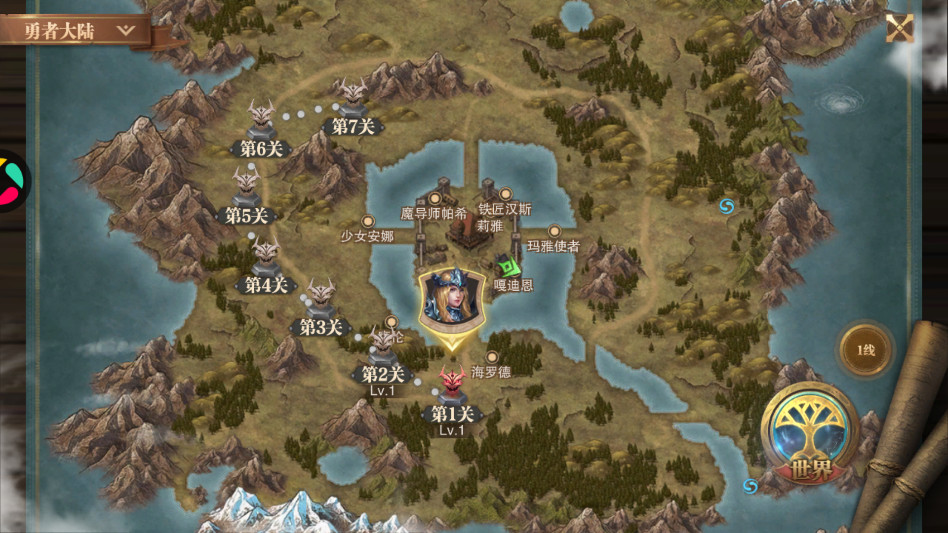Click the 少女安娜 NPC marker
948x533 pixels.
(x=368, y=221)
